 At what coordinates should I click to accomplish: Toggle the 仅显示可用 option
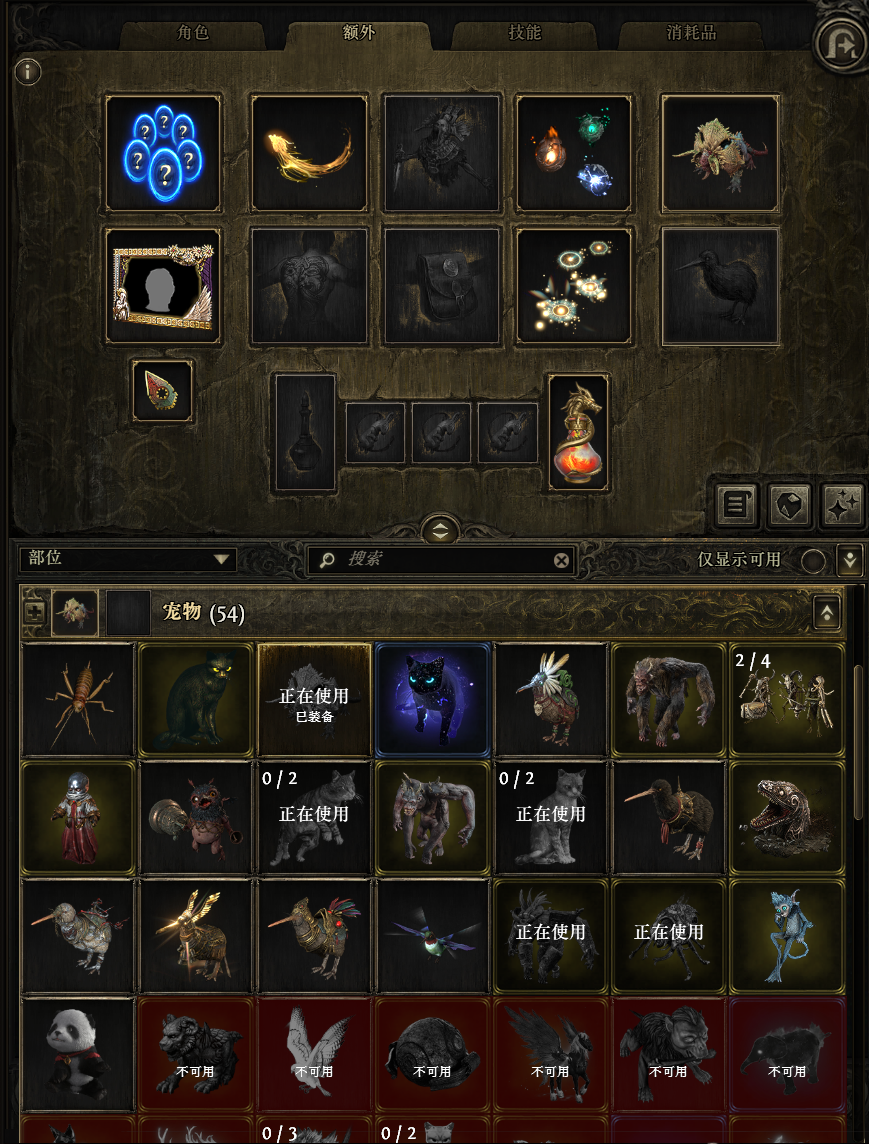[x=813, y=560]
